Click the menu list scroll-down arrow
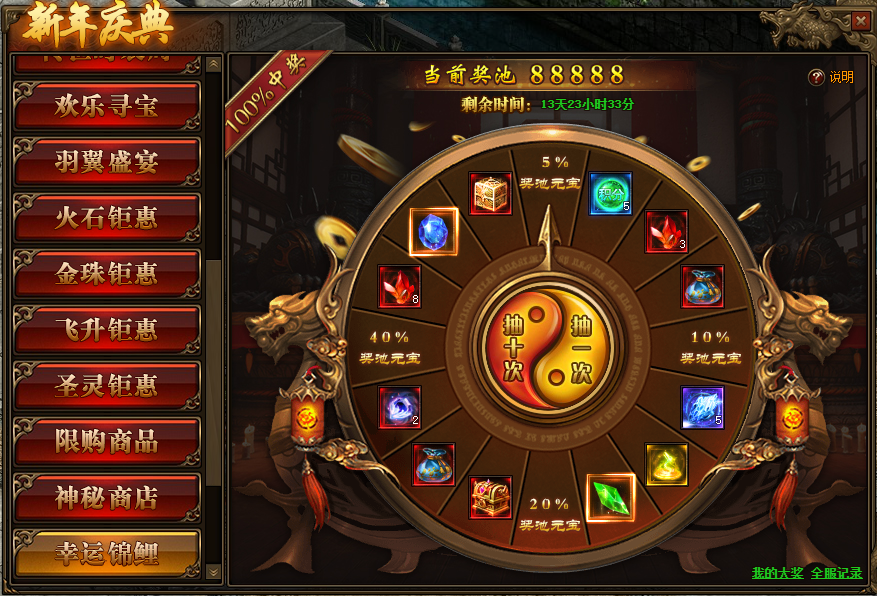The image size is (877, 596). (213, 572)
